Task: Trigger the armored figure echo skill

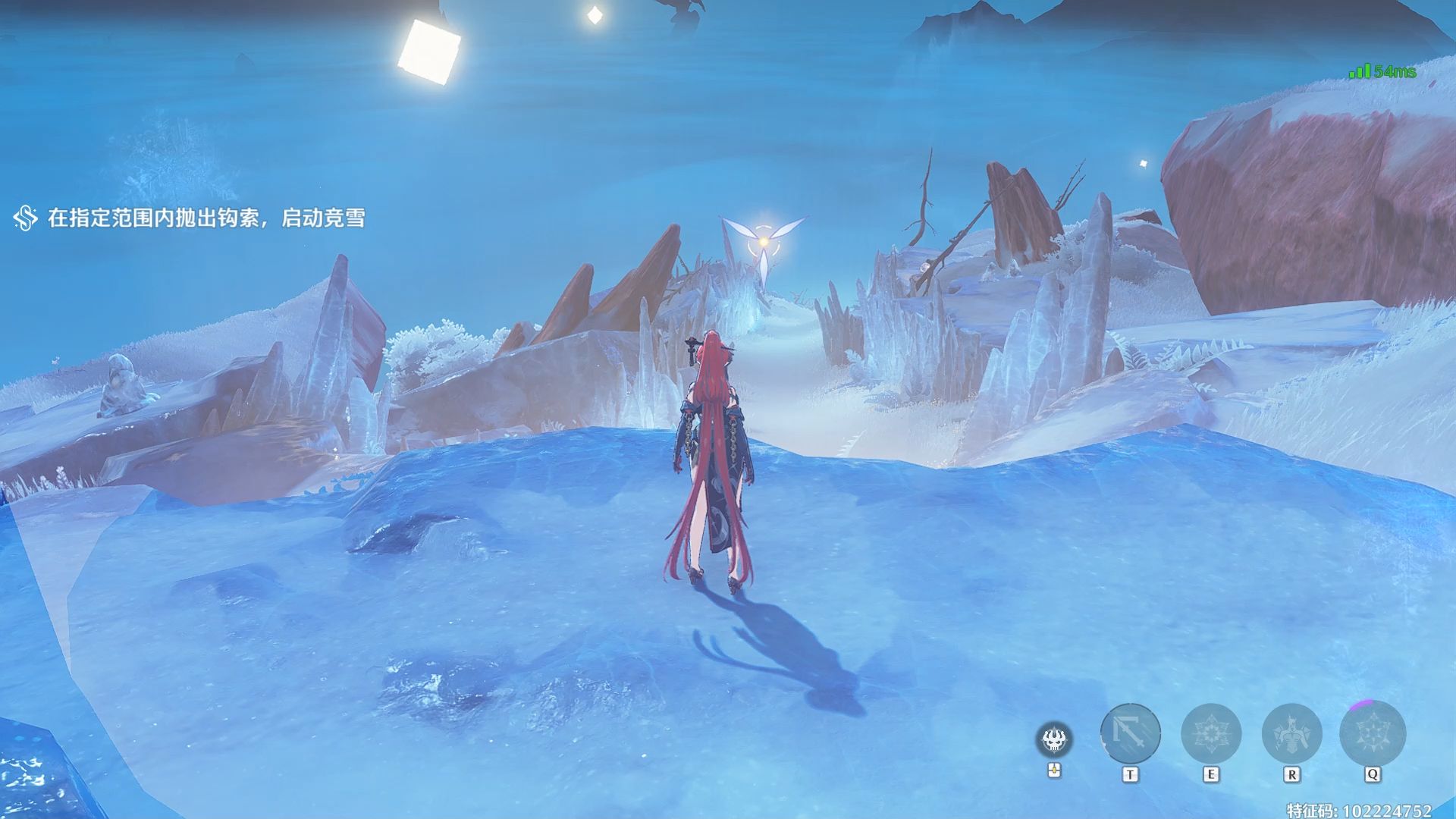Action: [x=1291, y=733]
